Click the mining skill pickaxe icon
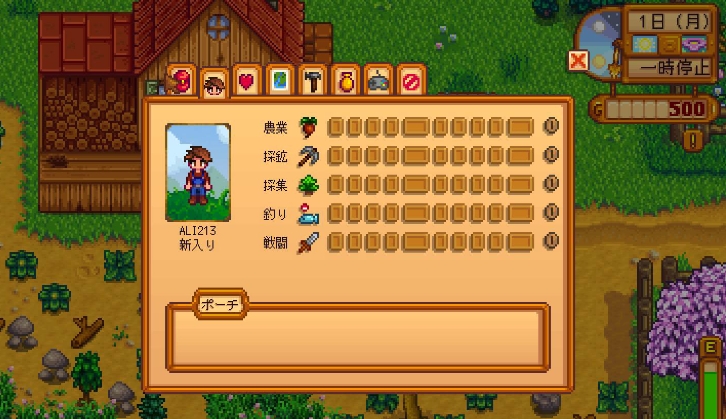The height and width of the screenshot is (419, 726). coord(307,156)
